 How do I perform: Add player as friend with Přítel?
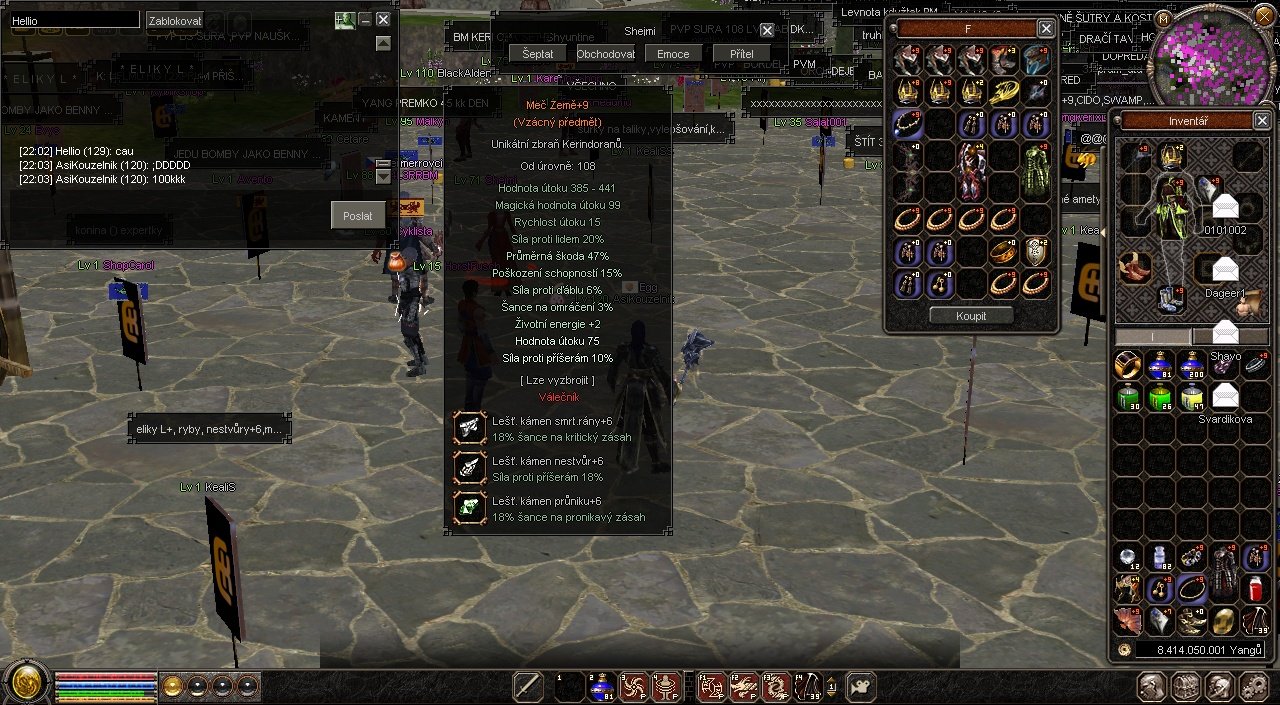click(x=741, y=54)
